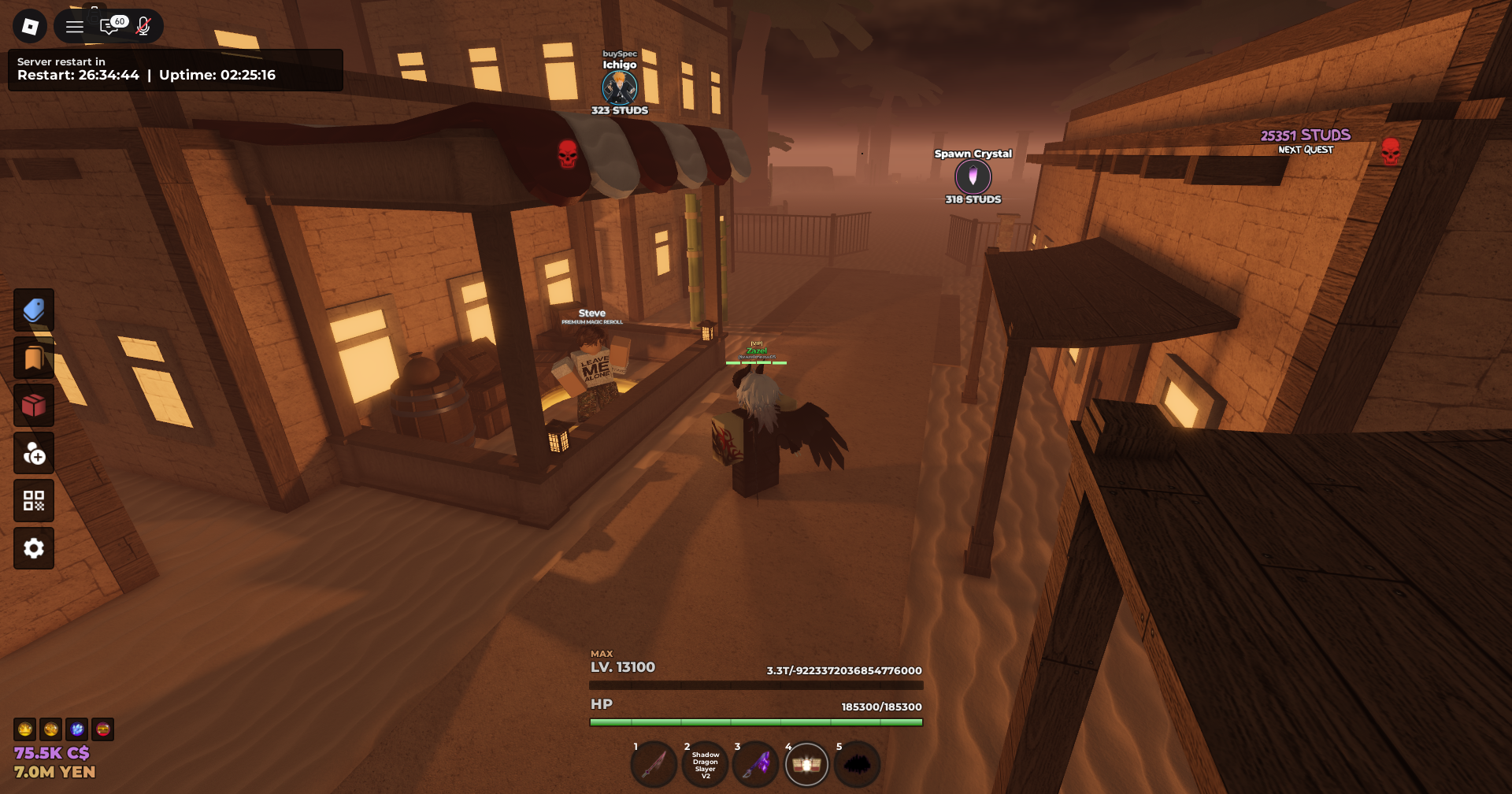Viewport: 1512px width, 794px height.
Task: Click the blue crystal boost icon
Action: (x=77, y=729)
